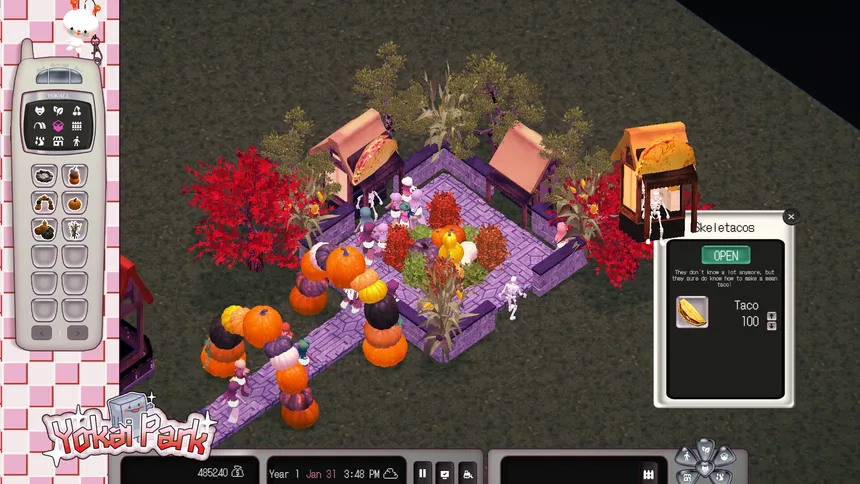
Task: Pause the game from the bottom bar
Action: (422, 473)
